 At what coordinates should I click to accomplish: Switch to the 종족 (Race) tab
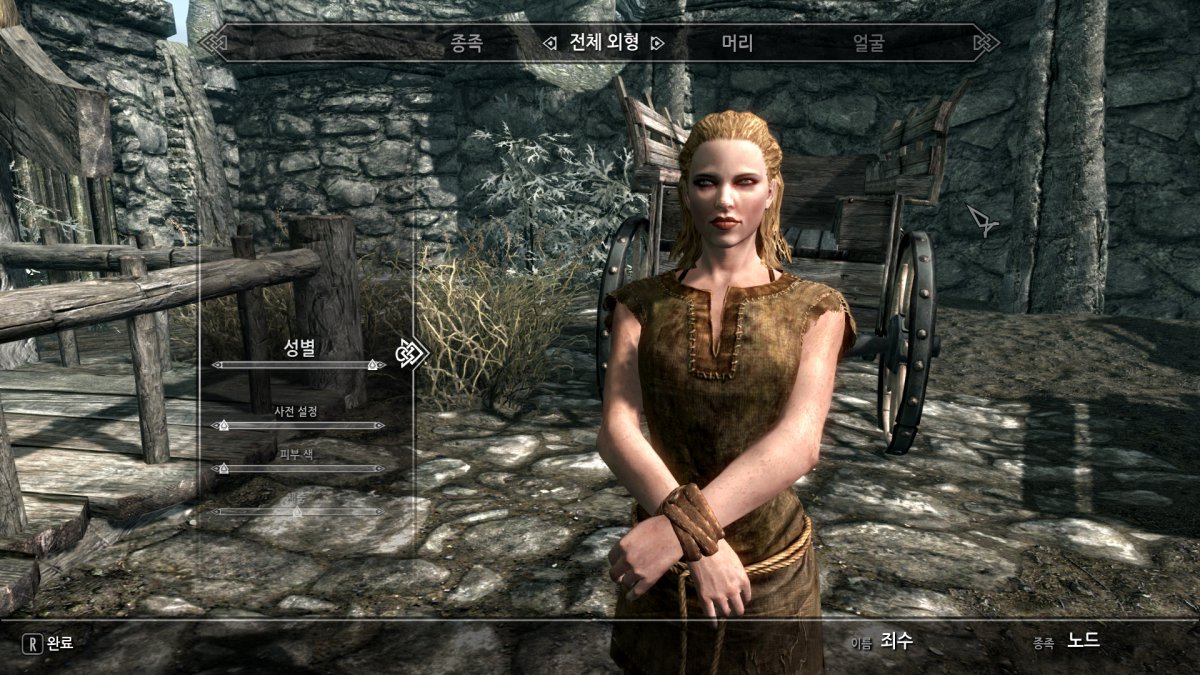(466, 44)
